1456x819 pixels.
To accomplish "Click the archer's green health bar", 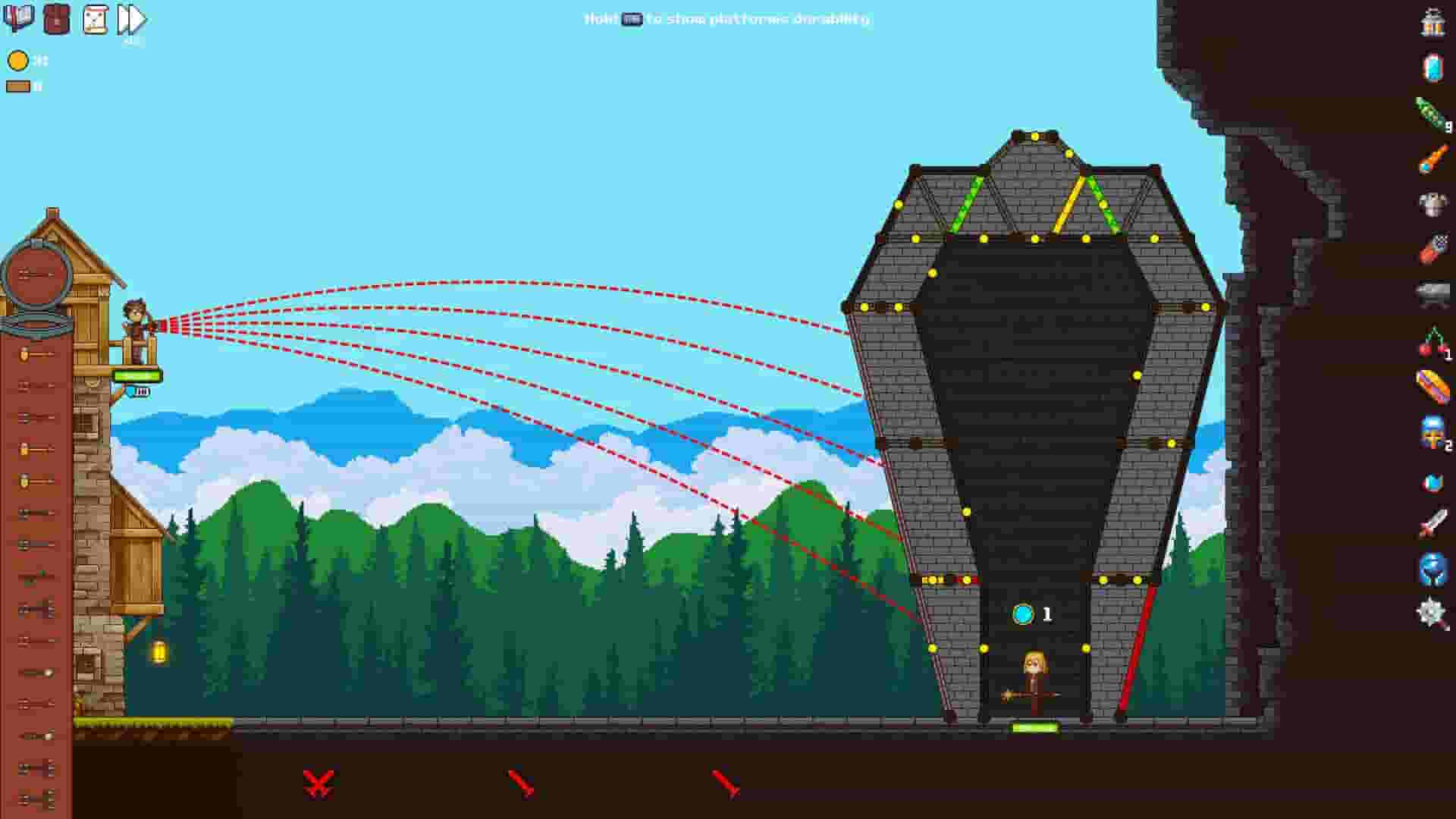I will point(134,373).
